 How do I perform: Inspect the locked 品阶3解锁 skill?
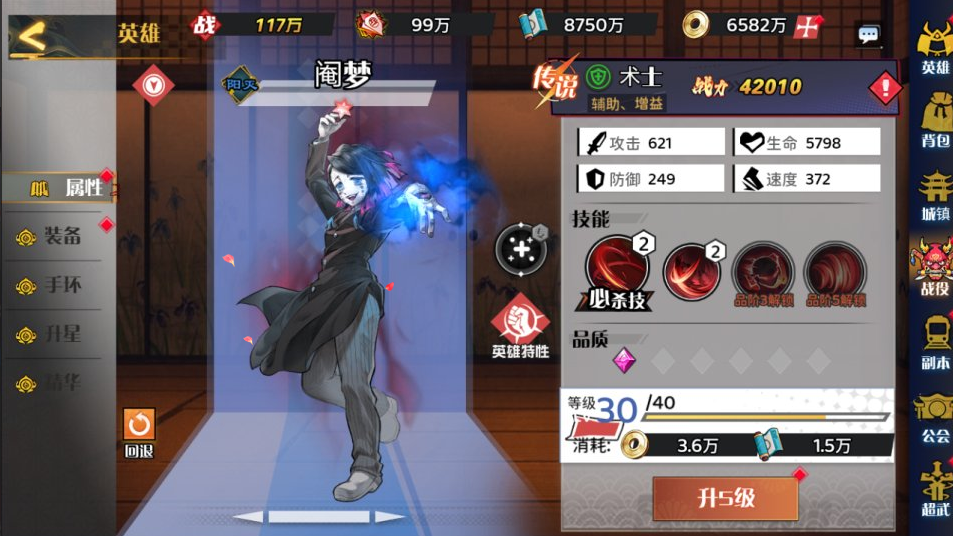pyautogui.click(x=763, y=270)
